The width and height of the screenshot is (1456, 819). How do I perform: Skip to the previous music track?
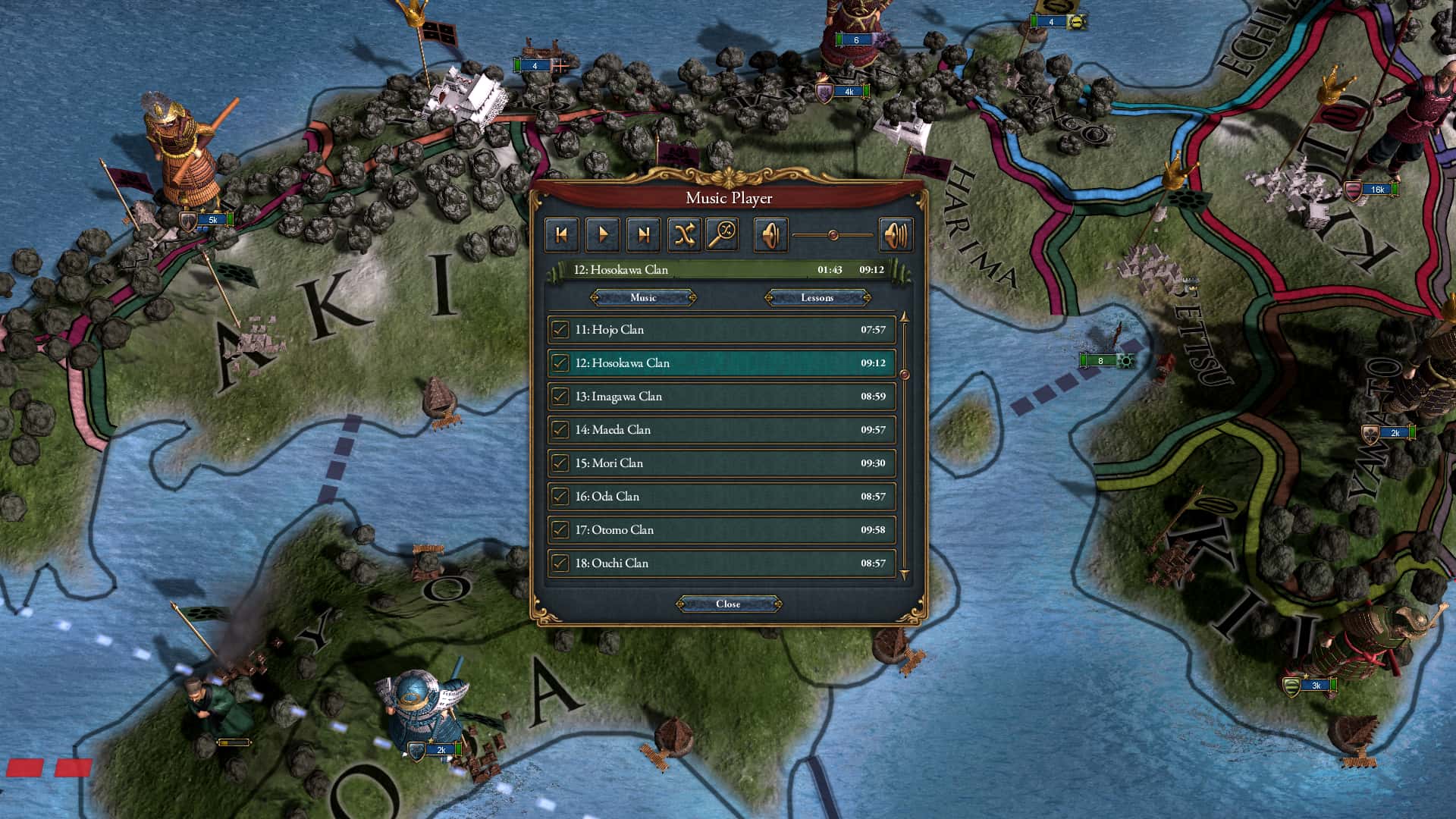click(561, 234)
